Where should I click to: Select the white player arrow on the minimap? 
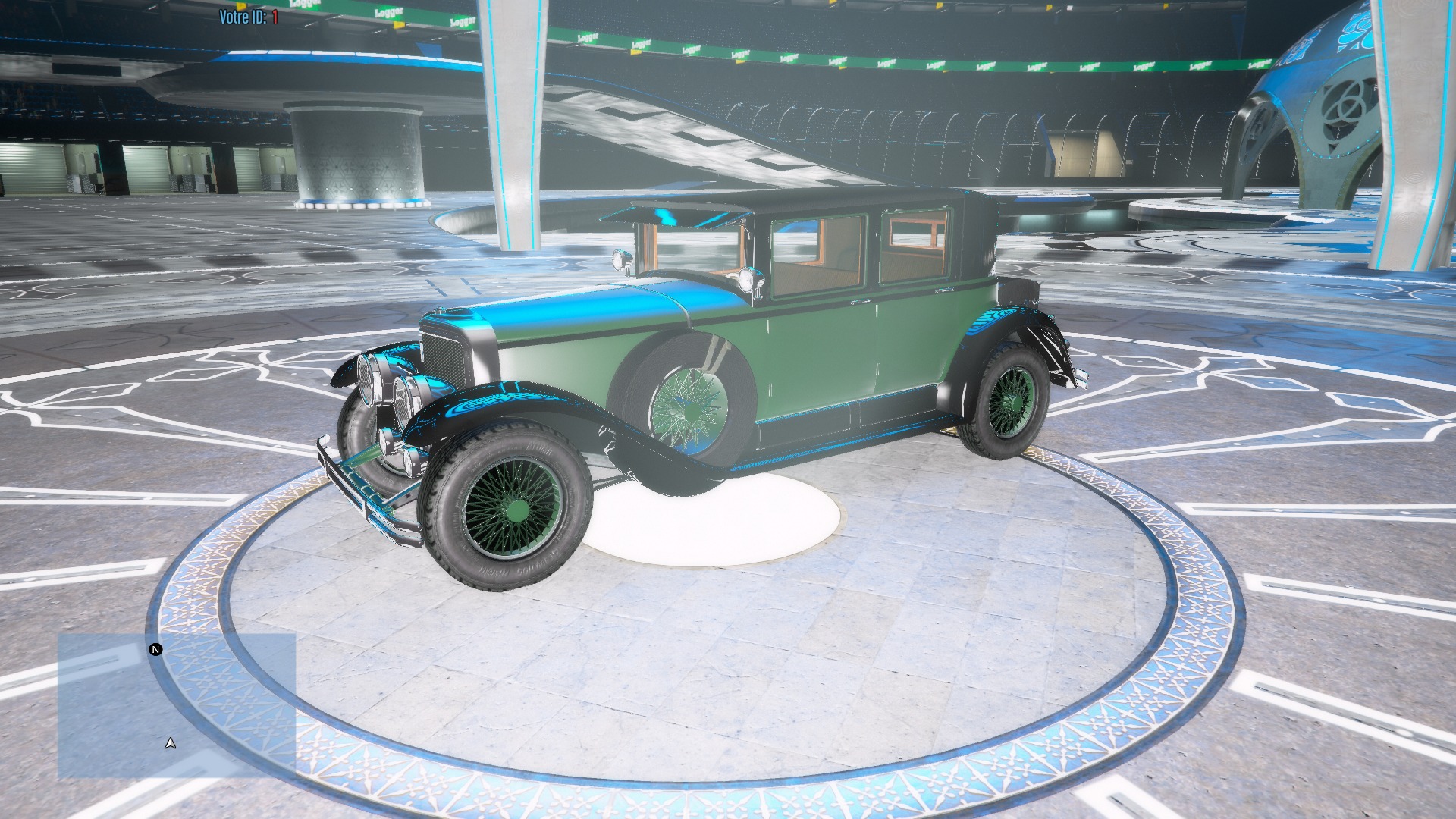point(169,742)
